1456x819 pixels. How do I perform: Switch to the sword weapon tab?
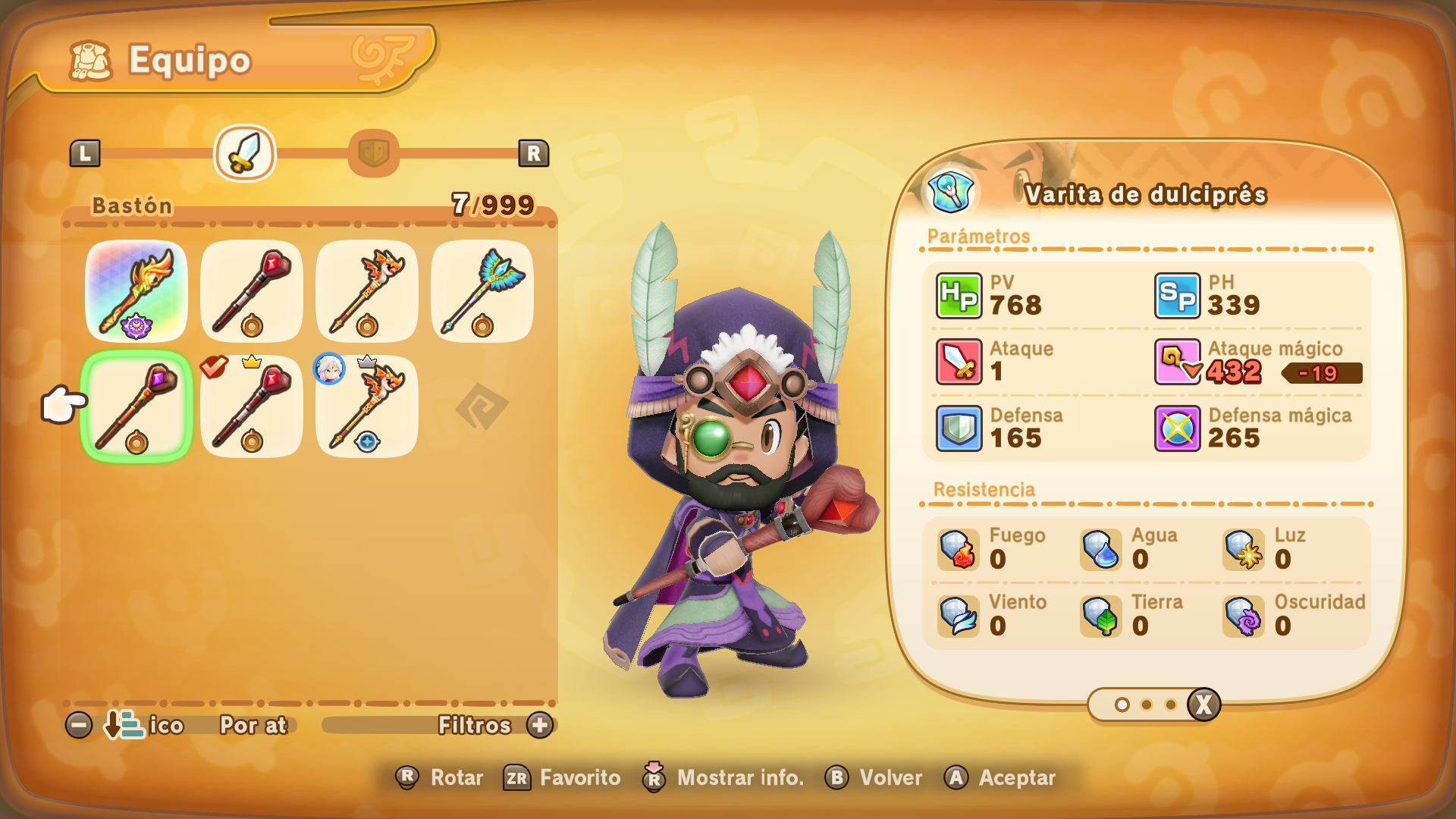point(245,153)
